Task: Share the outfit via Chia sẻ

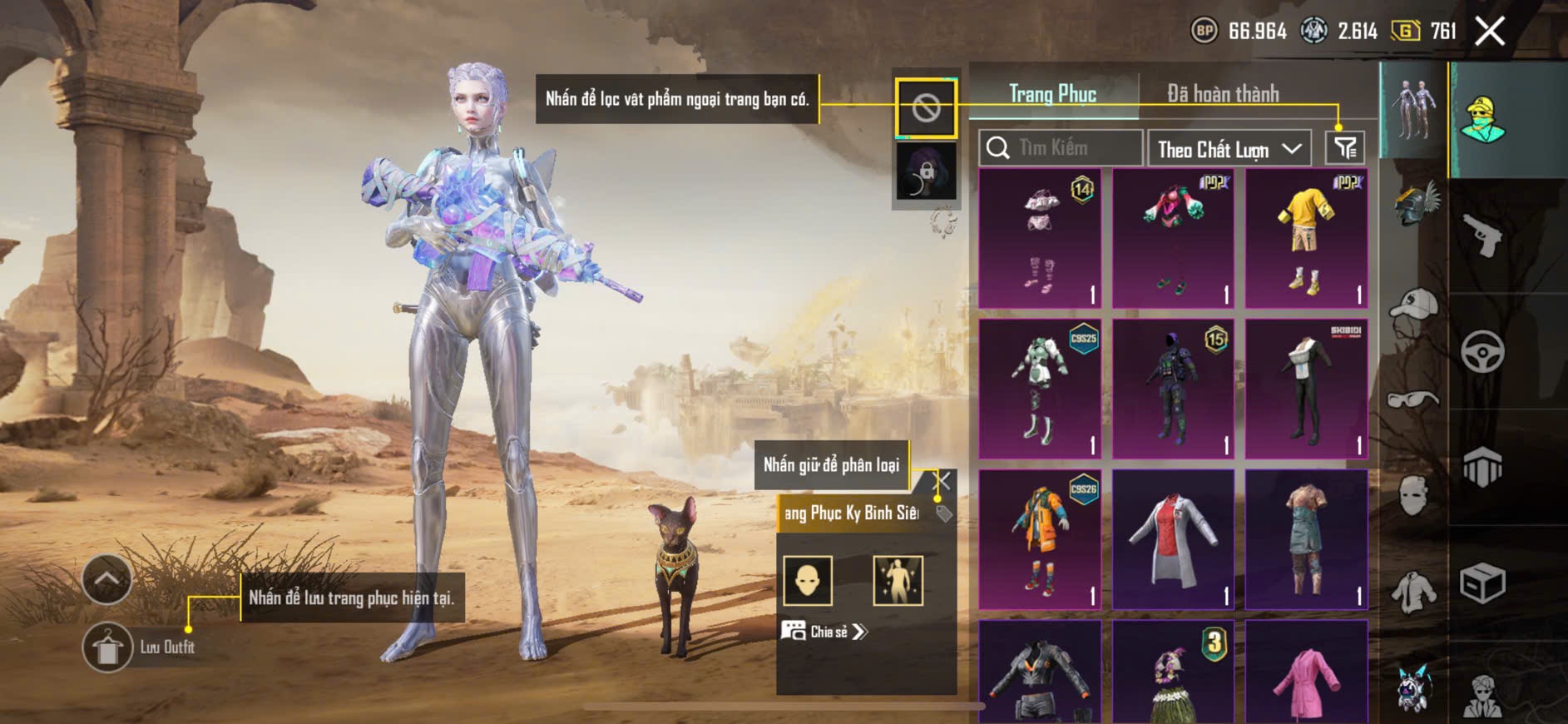Action: point(824,632)
